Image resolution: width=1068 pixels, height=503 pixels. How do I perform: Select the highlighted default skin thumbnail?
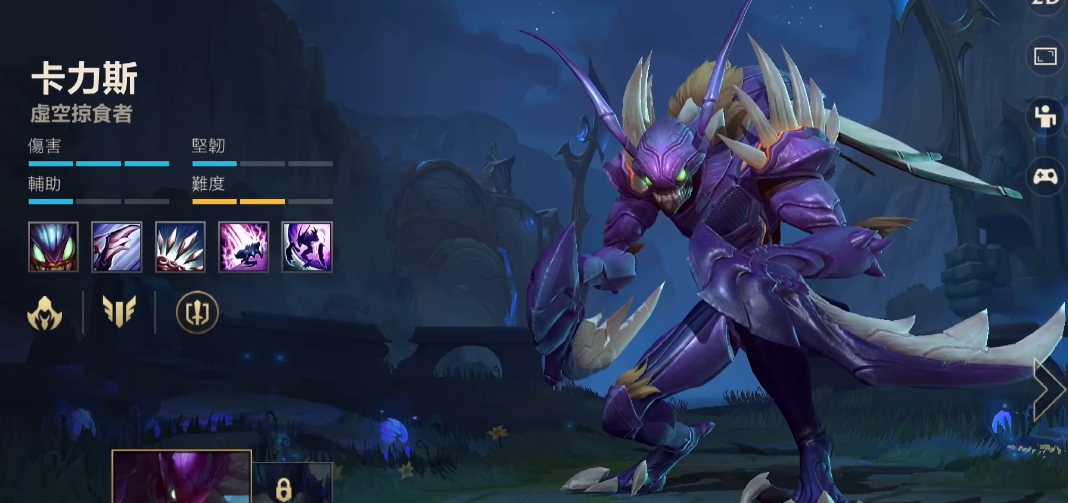click(181, 478)
